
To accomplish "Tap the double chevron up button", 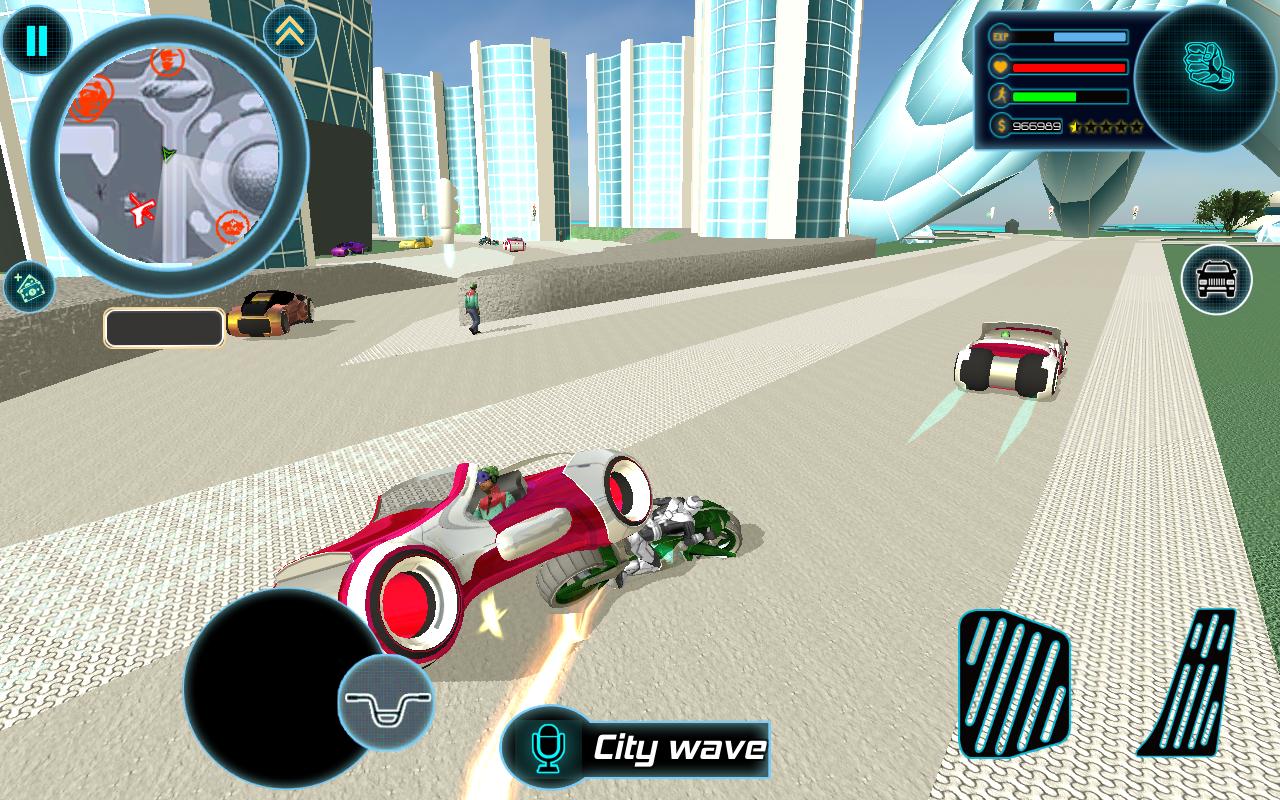I will coord(290,33).
